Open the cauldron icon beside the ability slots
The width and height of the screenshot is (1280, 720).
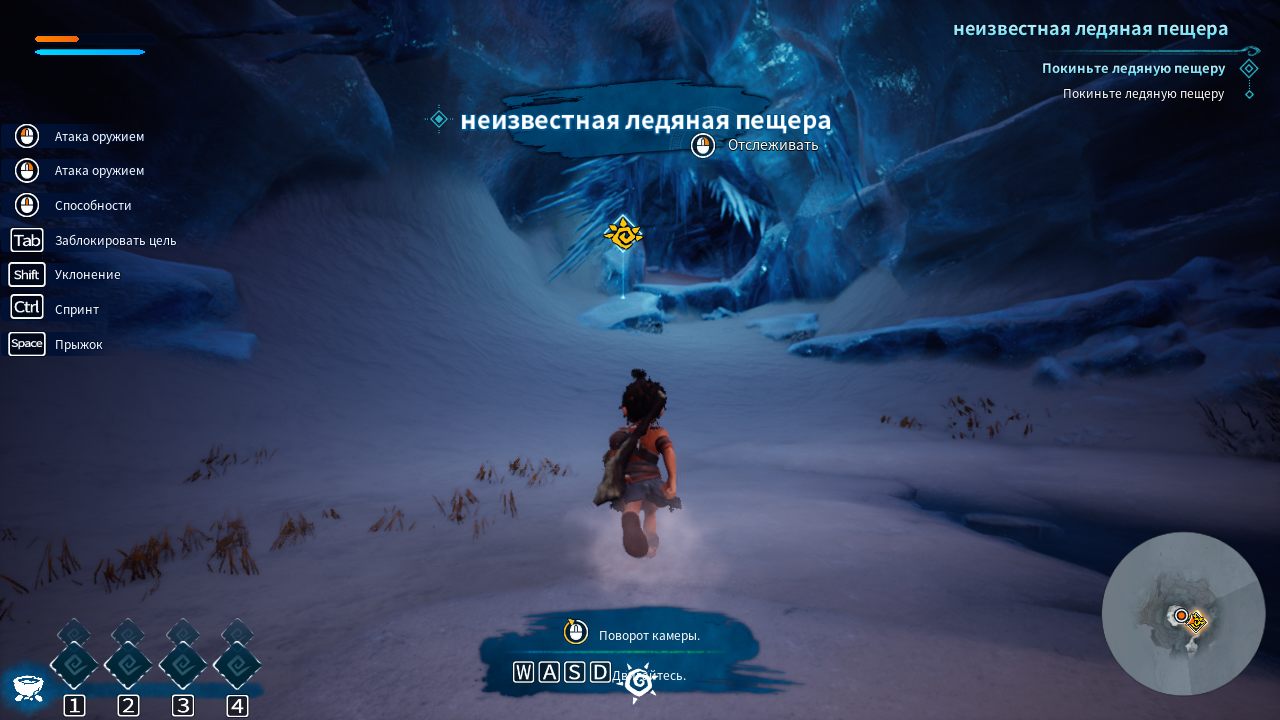27,686
